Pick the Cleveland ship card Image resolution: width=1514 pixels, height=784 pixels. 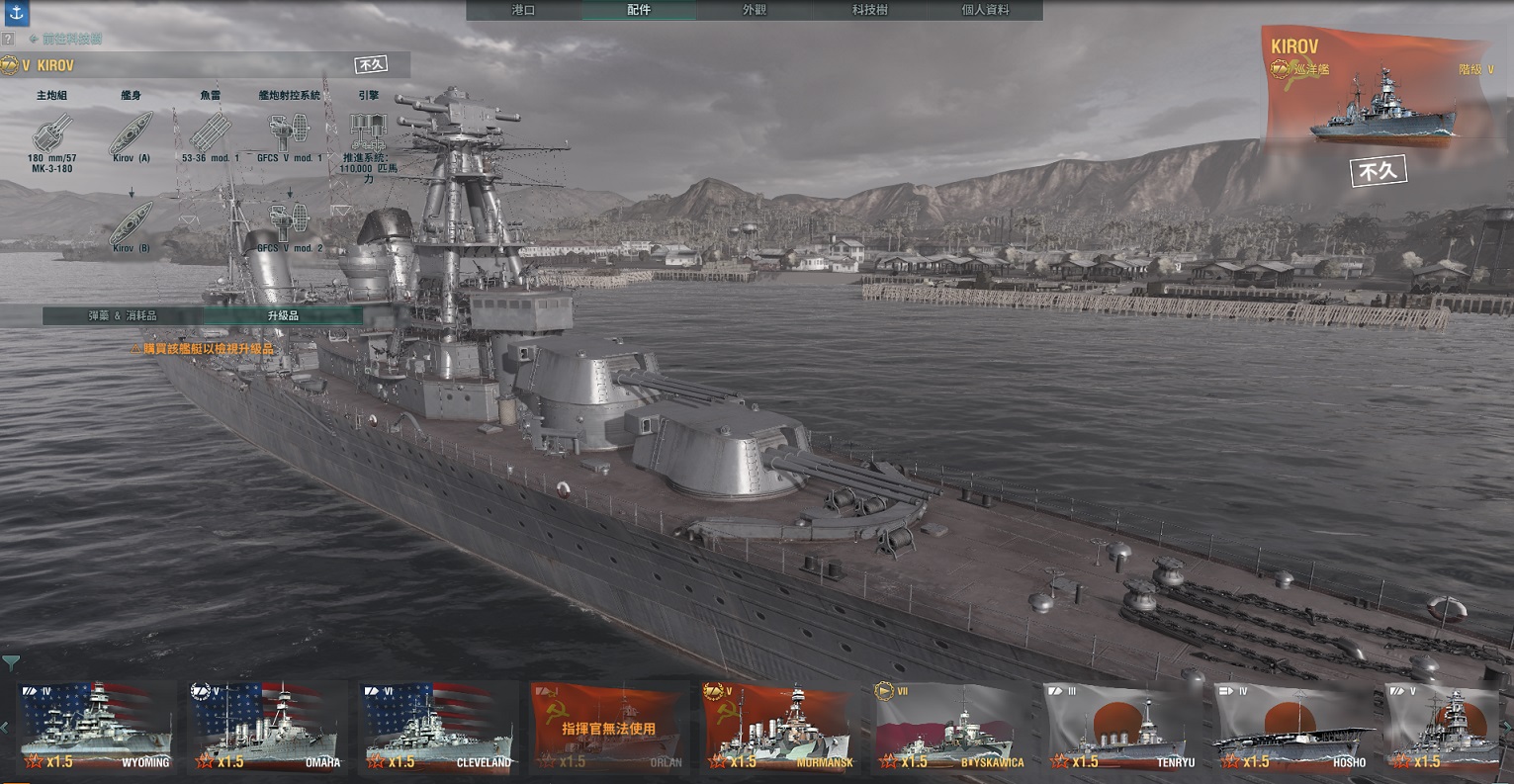pyautogui.click(x=438, y=727)
